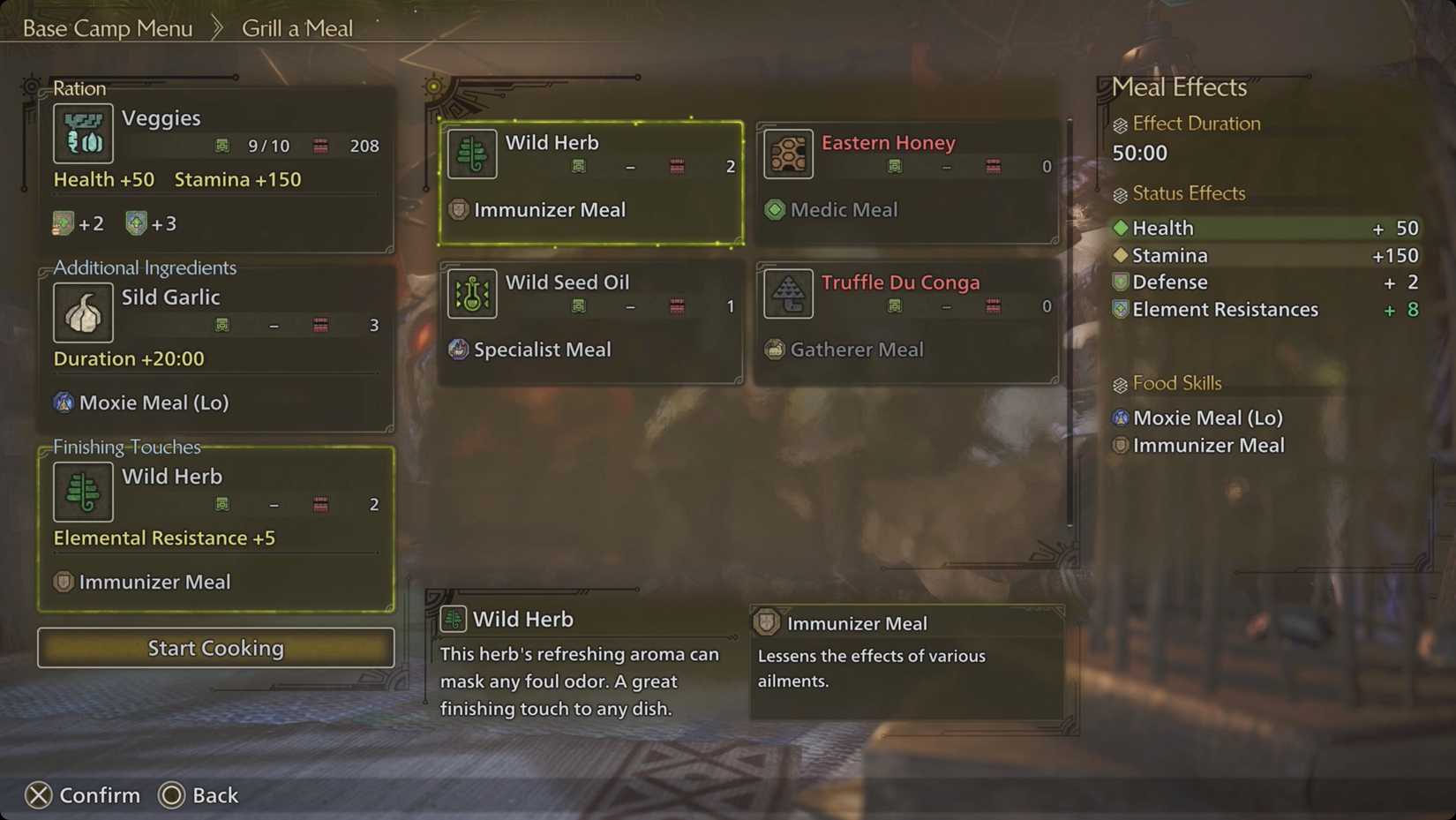This screenshot has height=820, width=1456.
Task: Select the Wild Herb ingredient icon
Action: coord(471,154)
